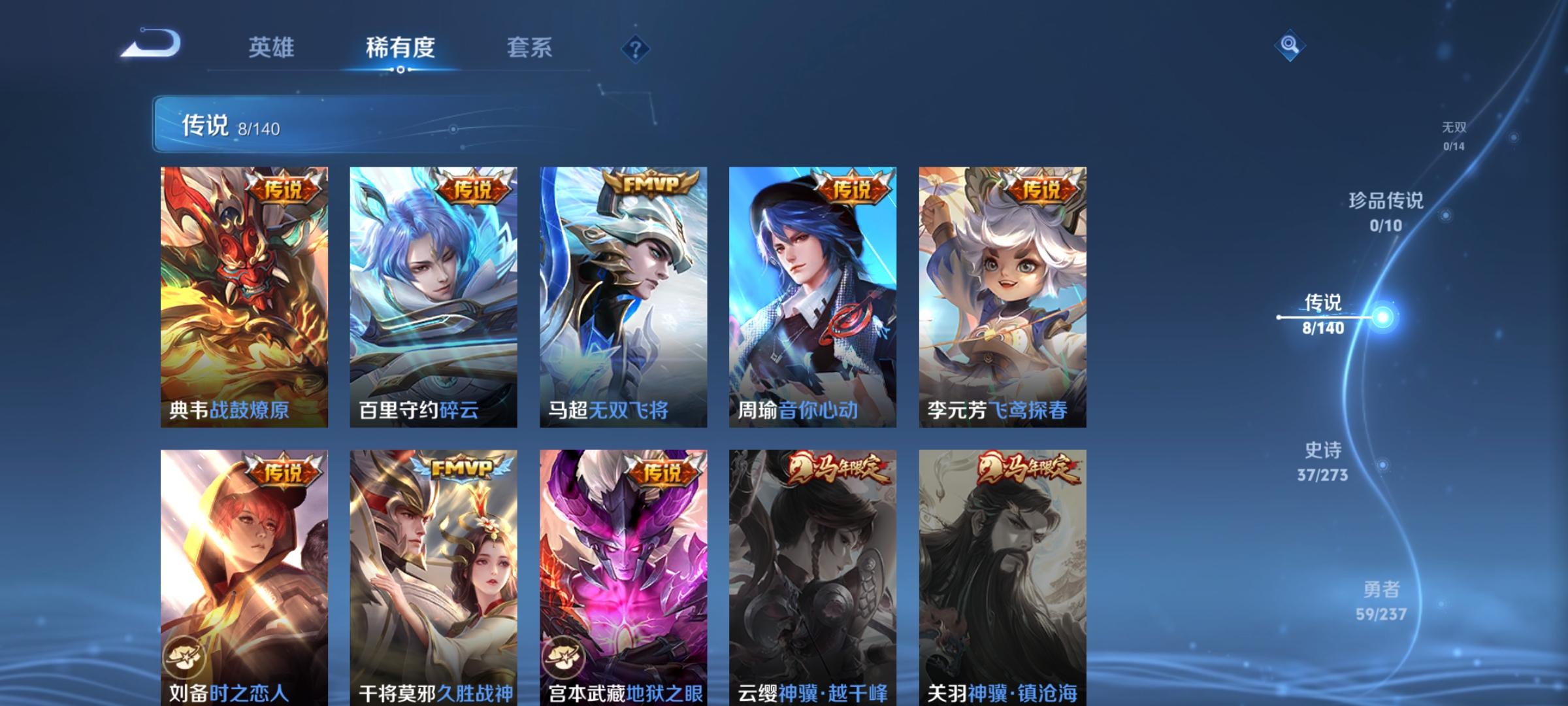
Task: Open the search magnifier icon top-right
Action: pos(1288,44)
